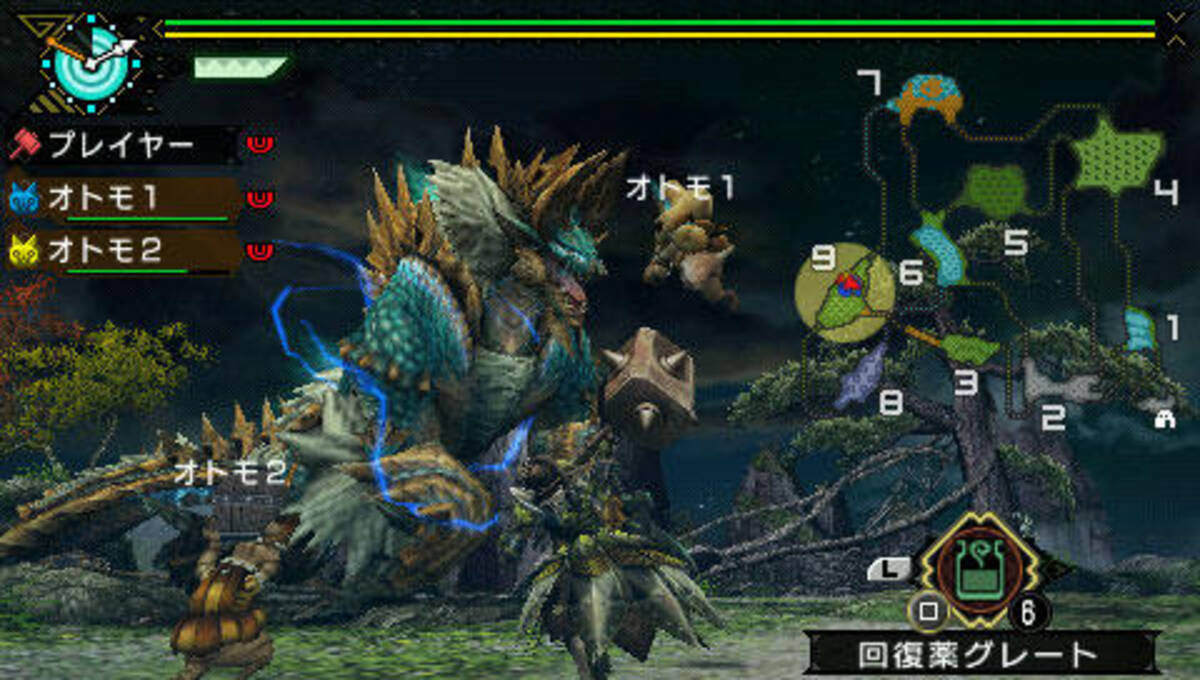Choose the green star-shaped area 4 on map
Screen dimensions: 1200x680
[x=1115, y=156]
